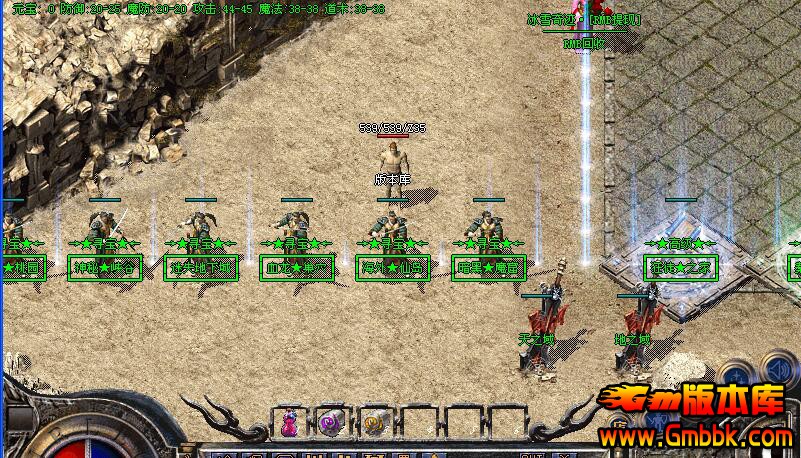801x458 pixels.
Task: Select the purple swirl scroll belt slot
Action: pos(331,422)
